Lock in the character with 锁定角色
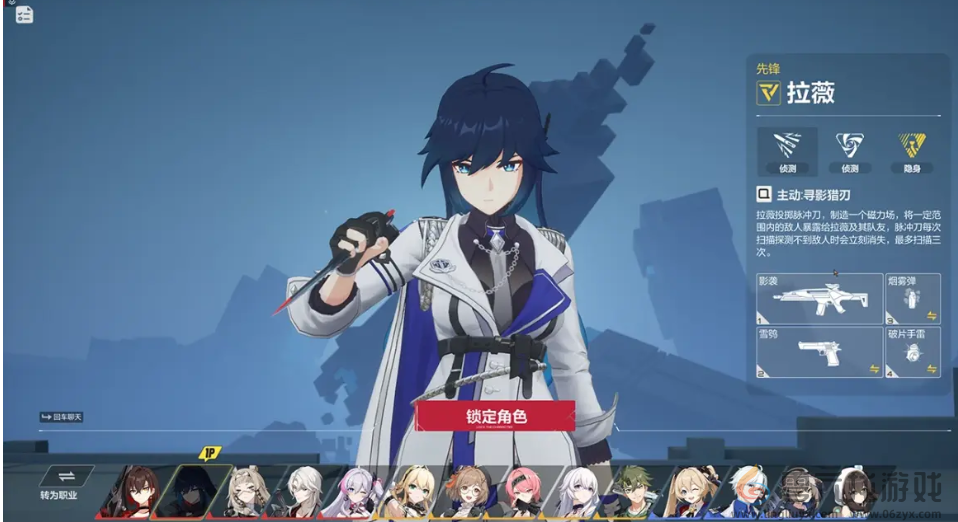 [494, 415]
